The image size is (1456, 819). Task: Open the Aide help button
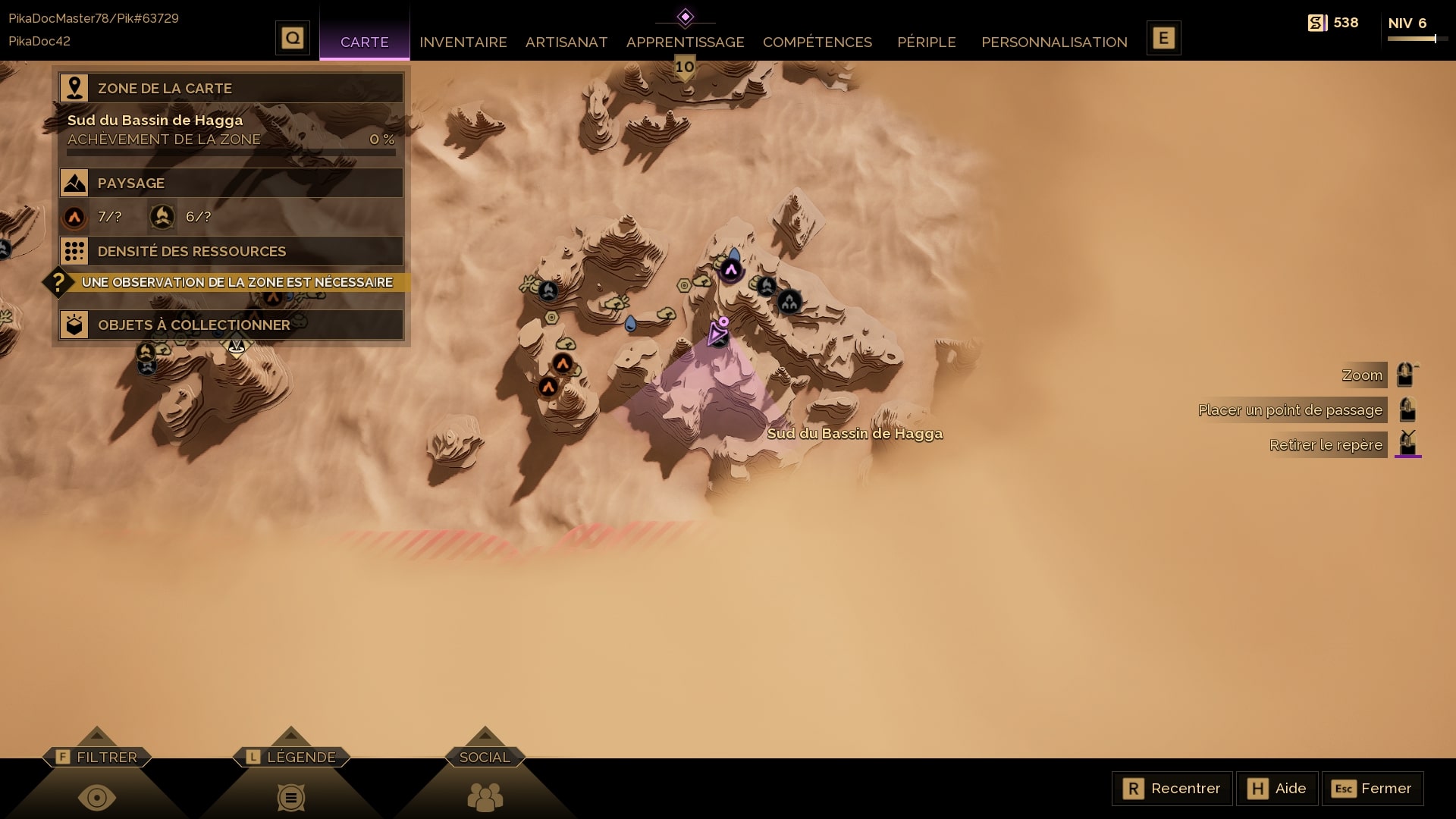1277,789
